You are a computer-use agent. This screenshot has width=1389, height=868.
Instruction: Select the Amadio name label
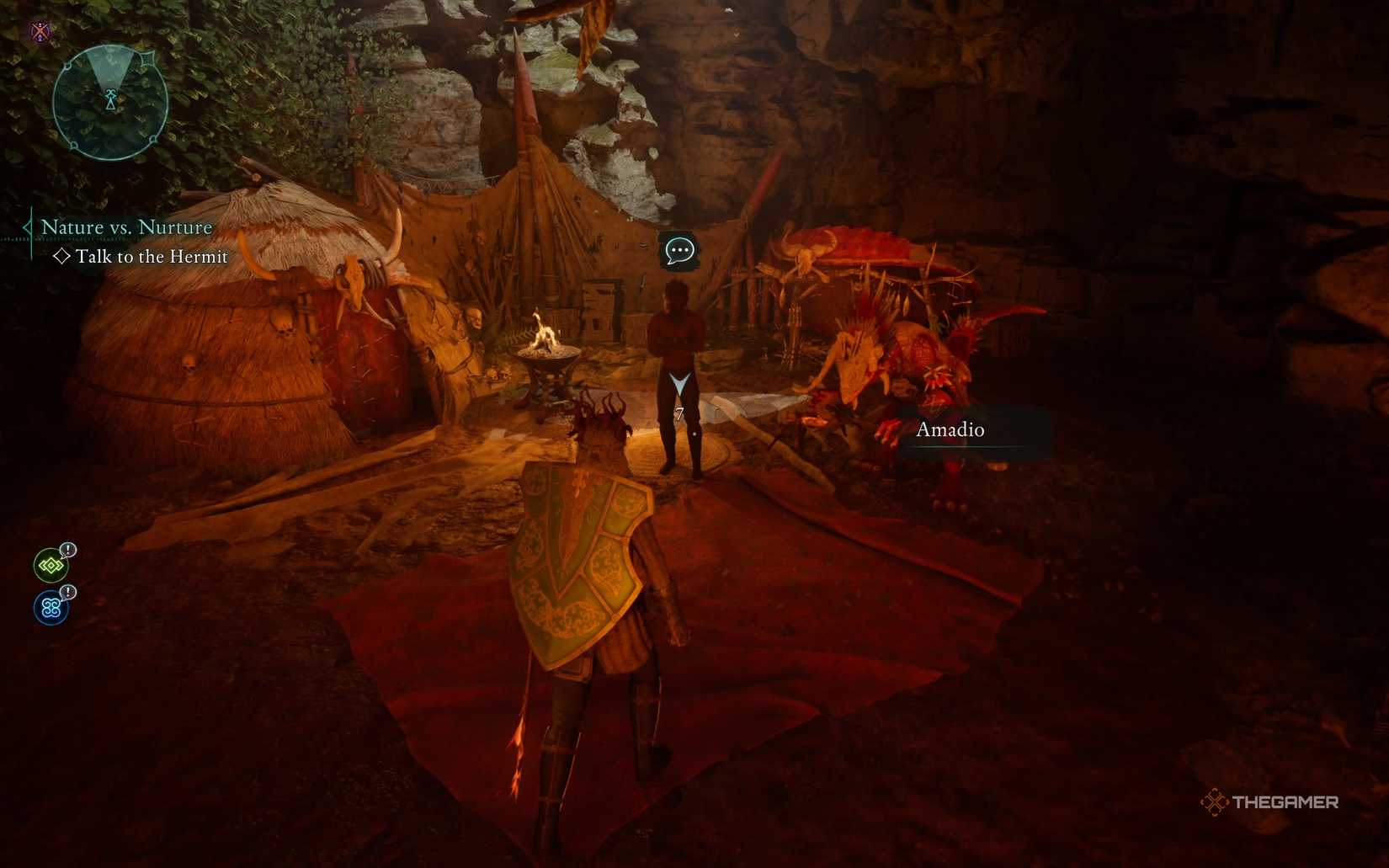coord(950,430)
